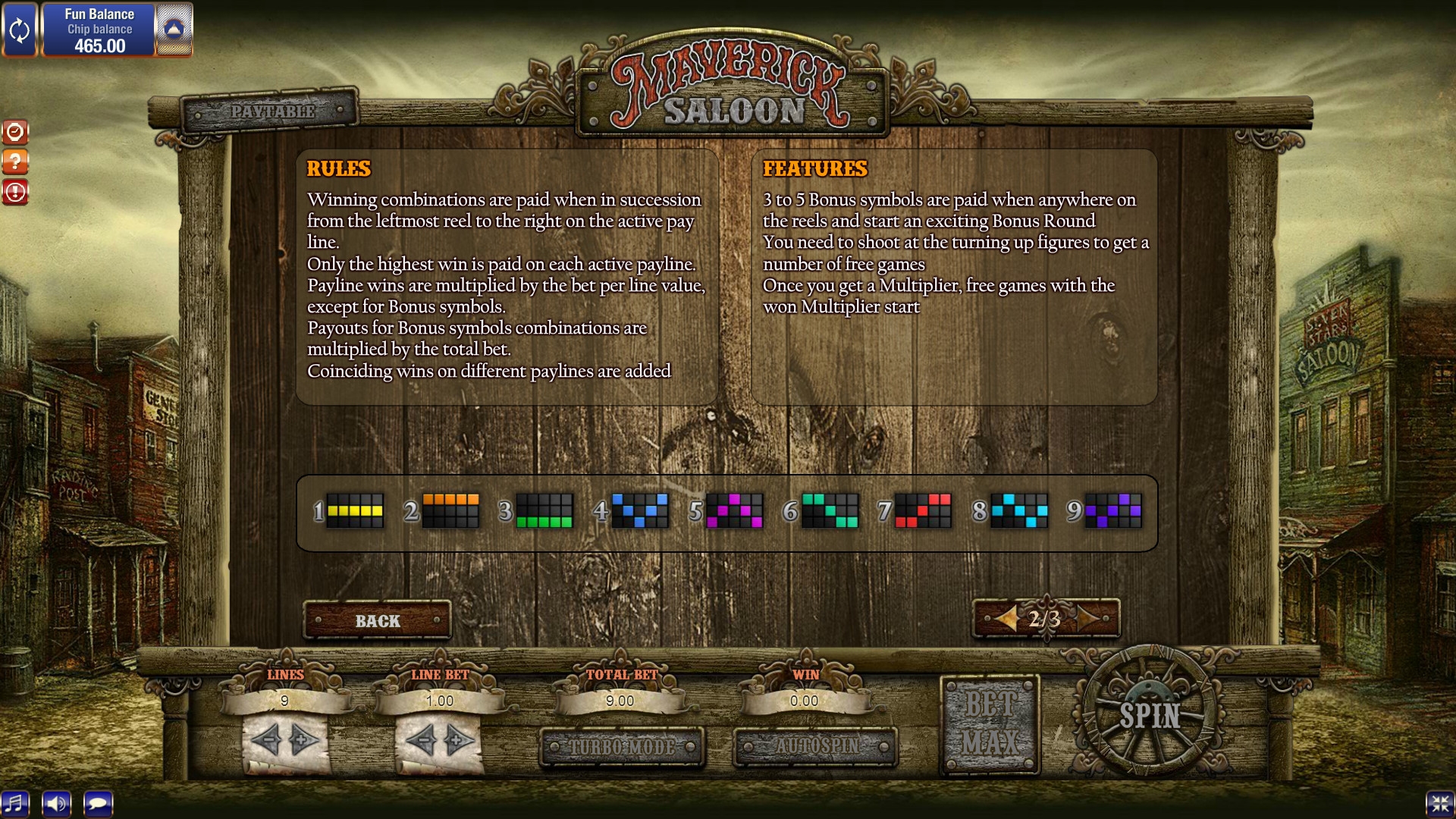Toggle fullscreen mode in corner
This screenshot has width=1456, height=819.
point(1439,803)
